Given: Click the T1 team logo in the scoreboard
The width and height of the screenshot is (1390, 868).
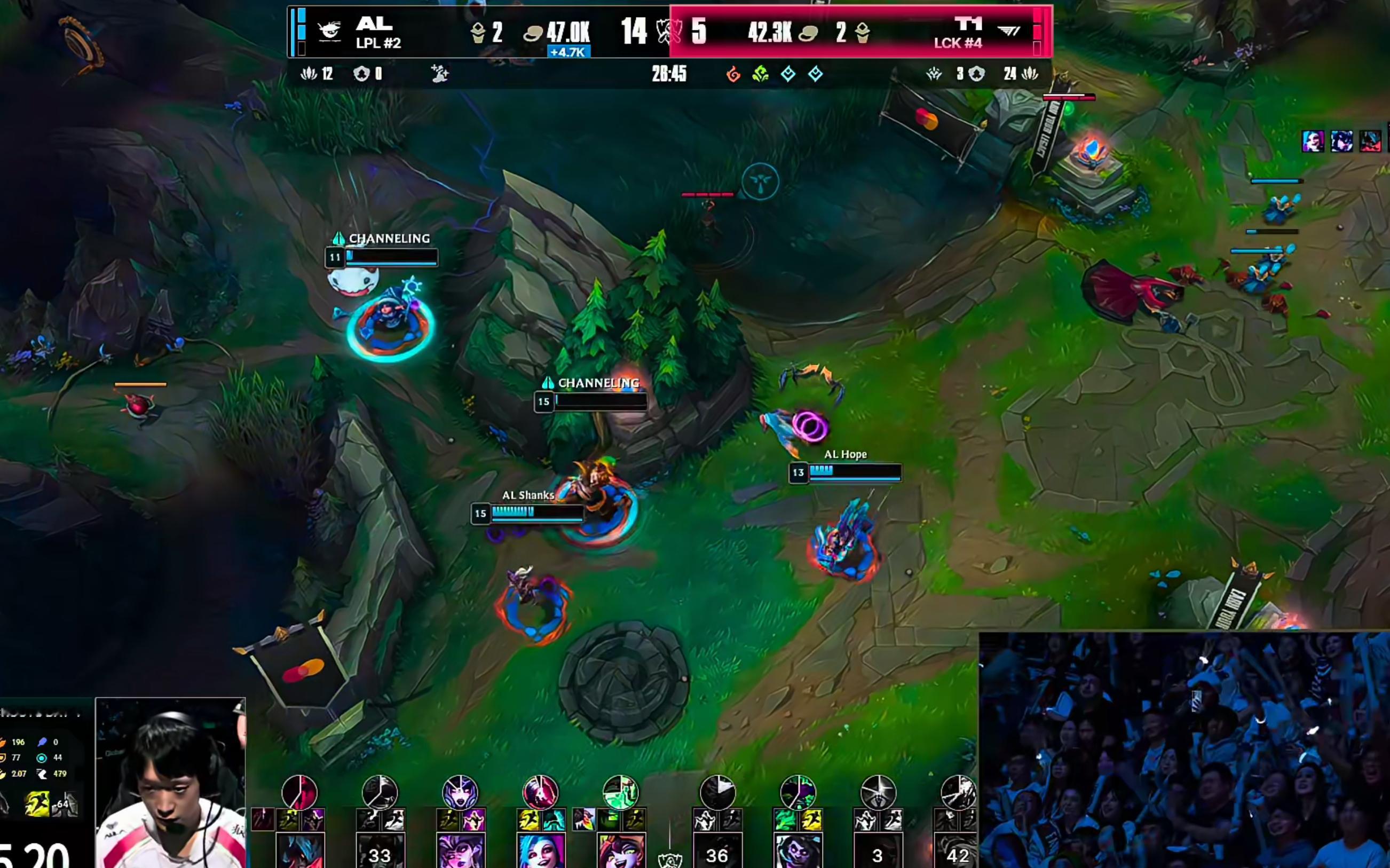Looking at the screenshot, I should point(1008,31).
